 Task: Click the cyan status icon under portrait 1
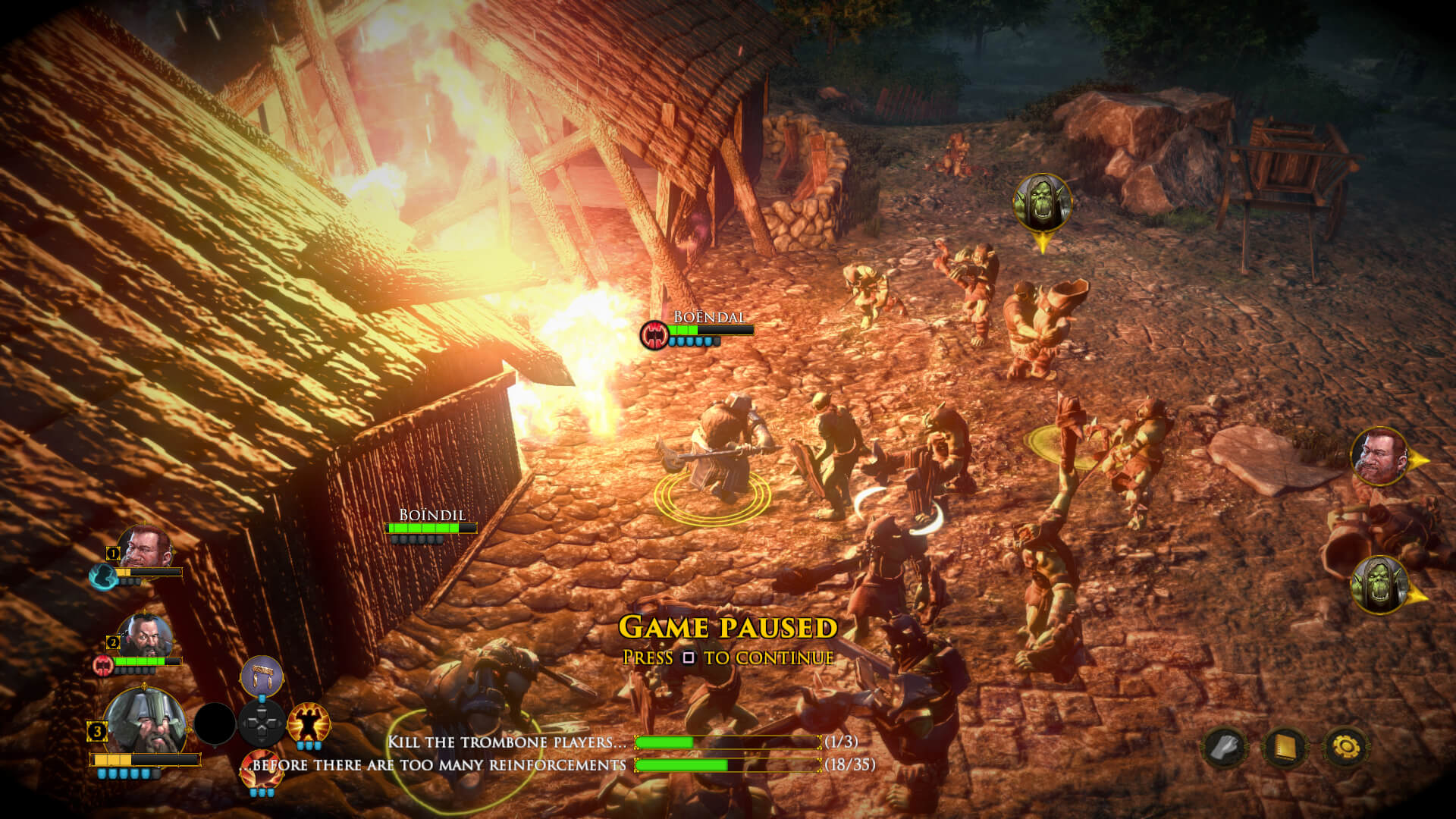click(102, 576)
